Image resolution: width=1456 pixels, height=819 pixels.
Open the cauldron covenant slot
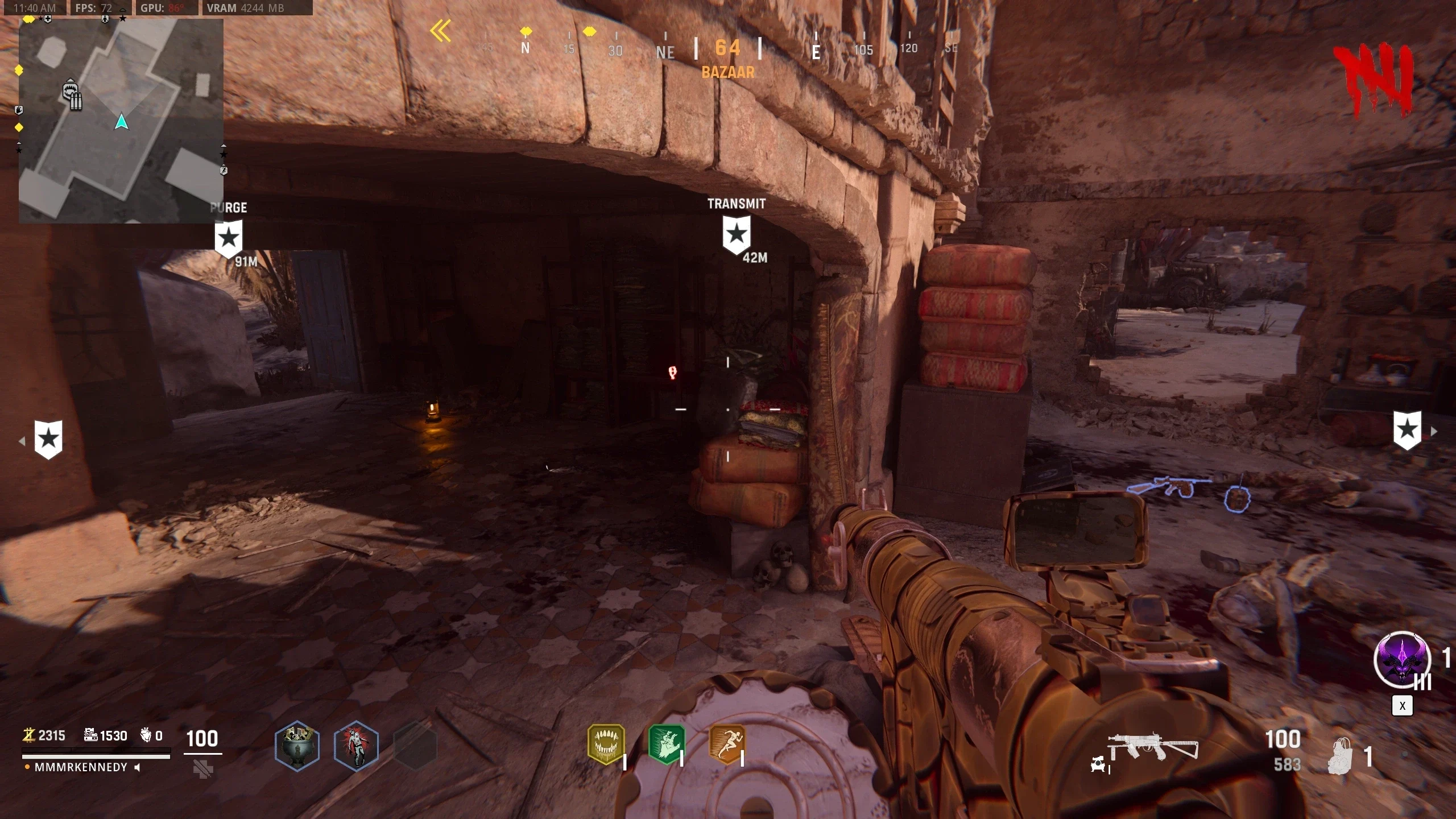297,745
